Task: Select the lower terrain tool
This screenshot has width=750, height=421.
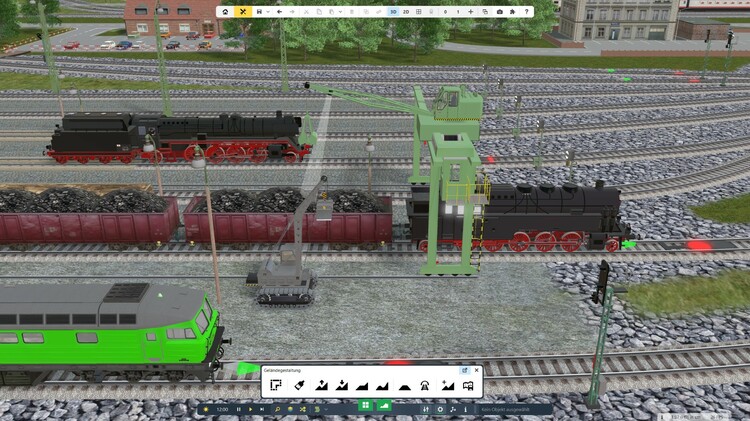Action: 342,385
